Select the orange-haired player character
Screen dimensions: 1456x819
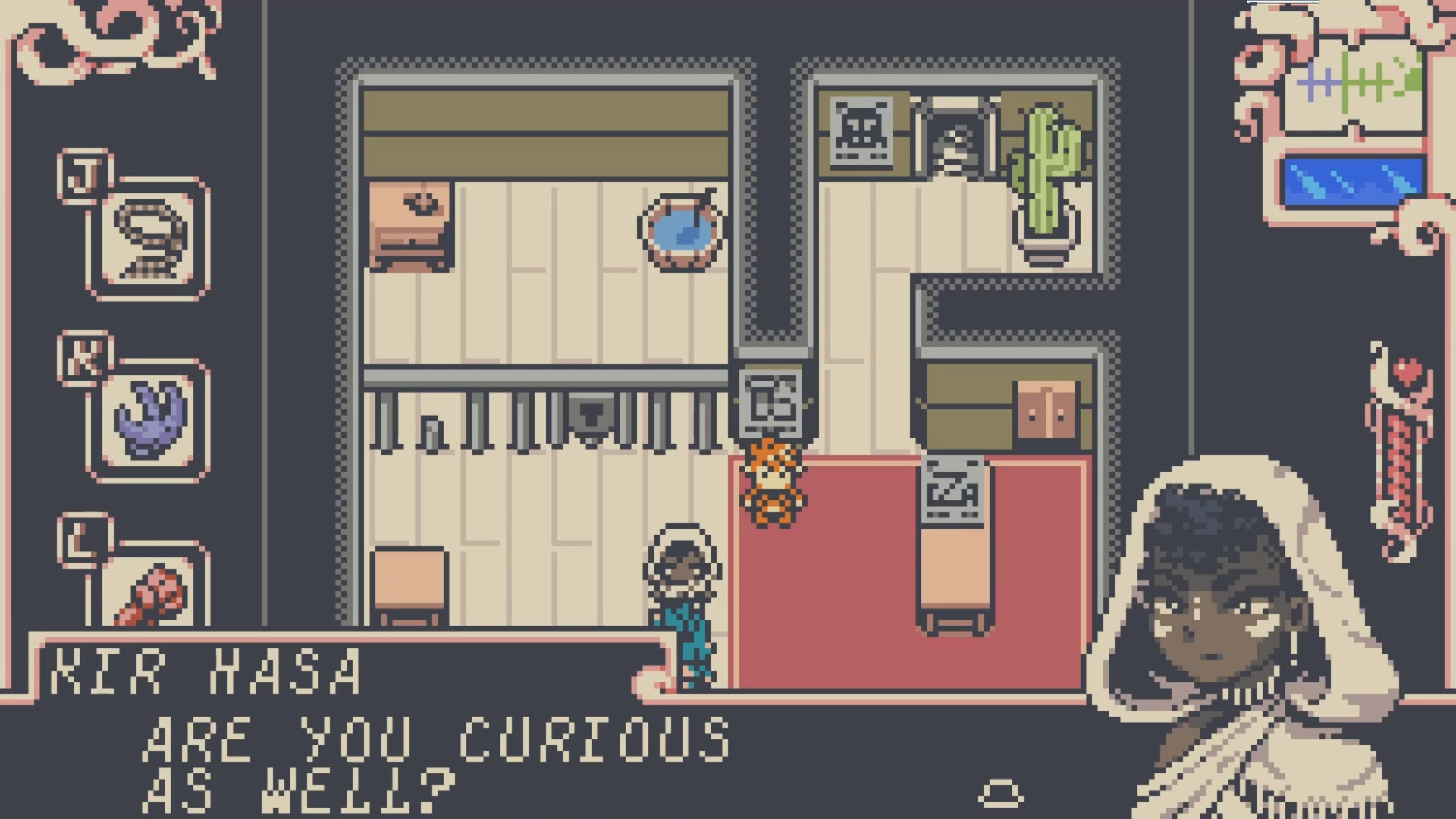pyautogui.click(x=771, y=485)
